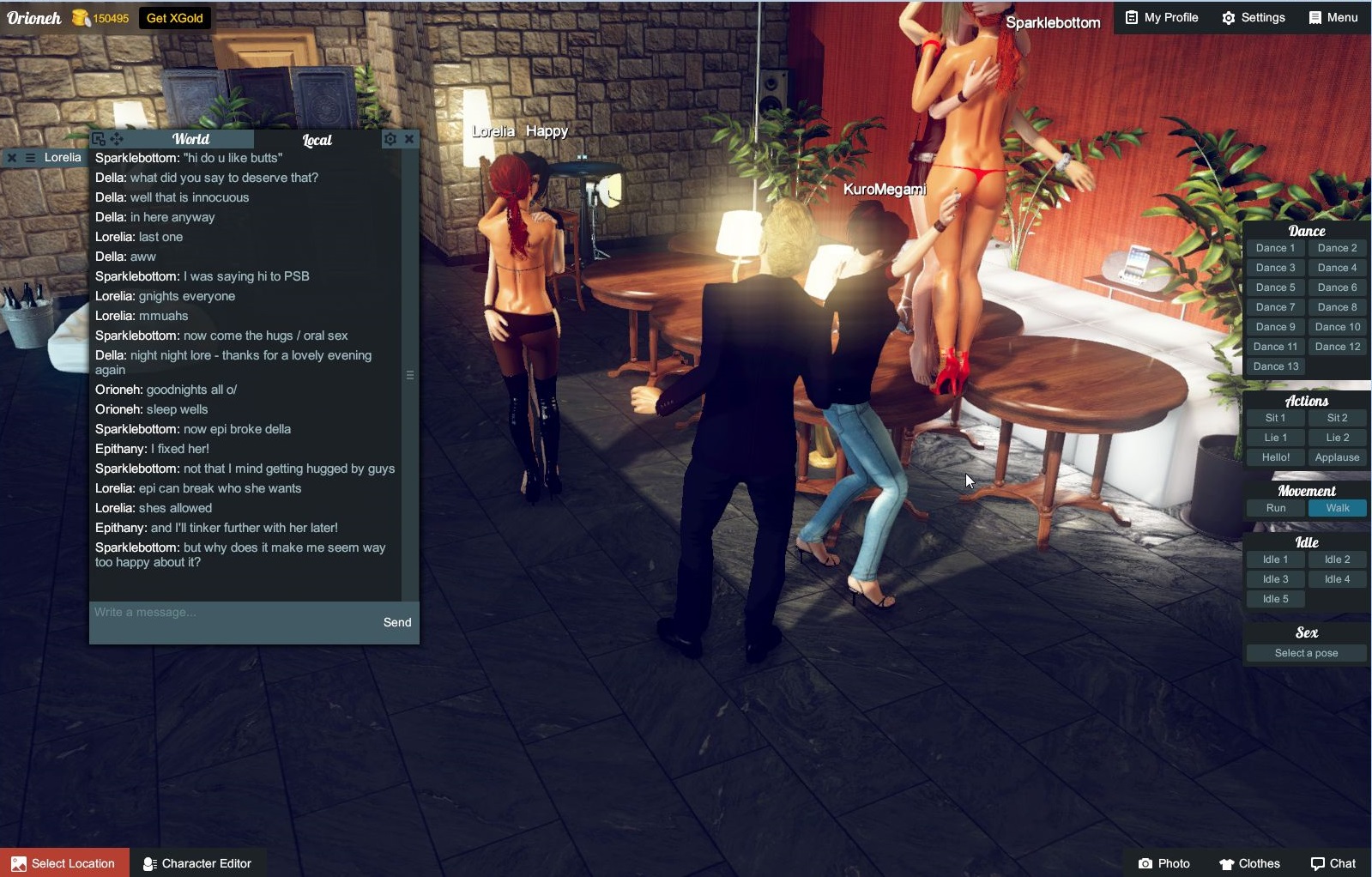This screenshot has height=877, width=1372.
Task: Activate the Sit 1 action
Action: pos(1275,418)
